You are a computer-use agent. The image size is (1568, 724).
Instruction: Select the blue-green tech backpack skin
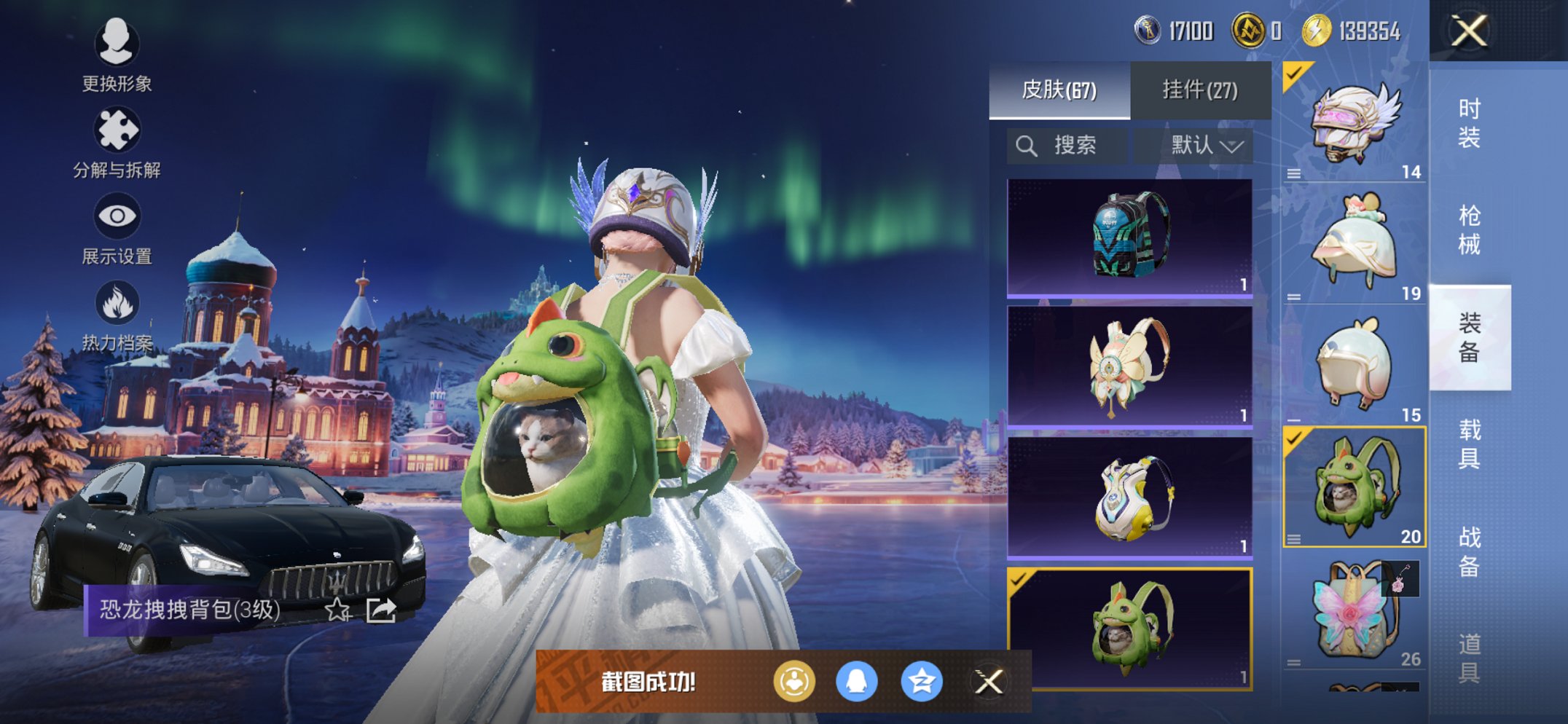tap(1129, 237)
